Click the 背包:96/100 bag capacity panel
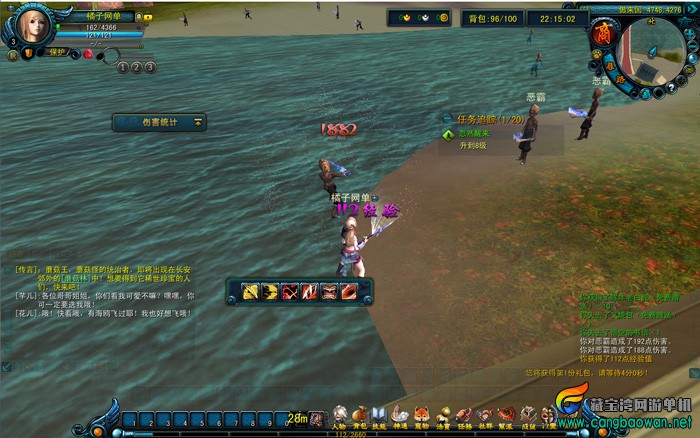The width and height of the screenshot is (700, 438). click(493, 19)
